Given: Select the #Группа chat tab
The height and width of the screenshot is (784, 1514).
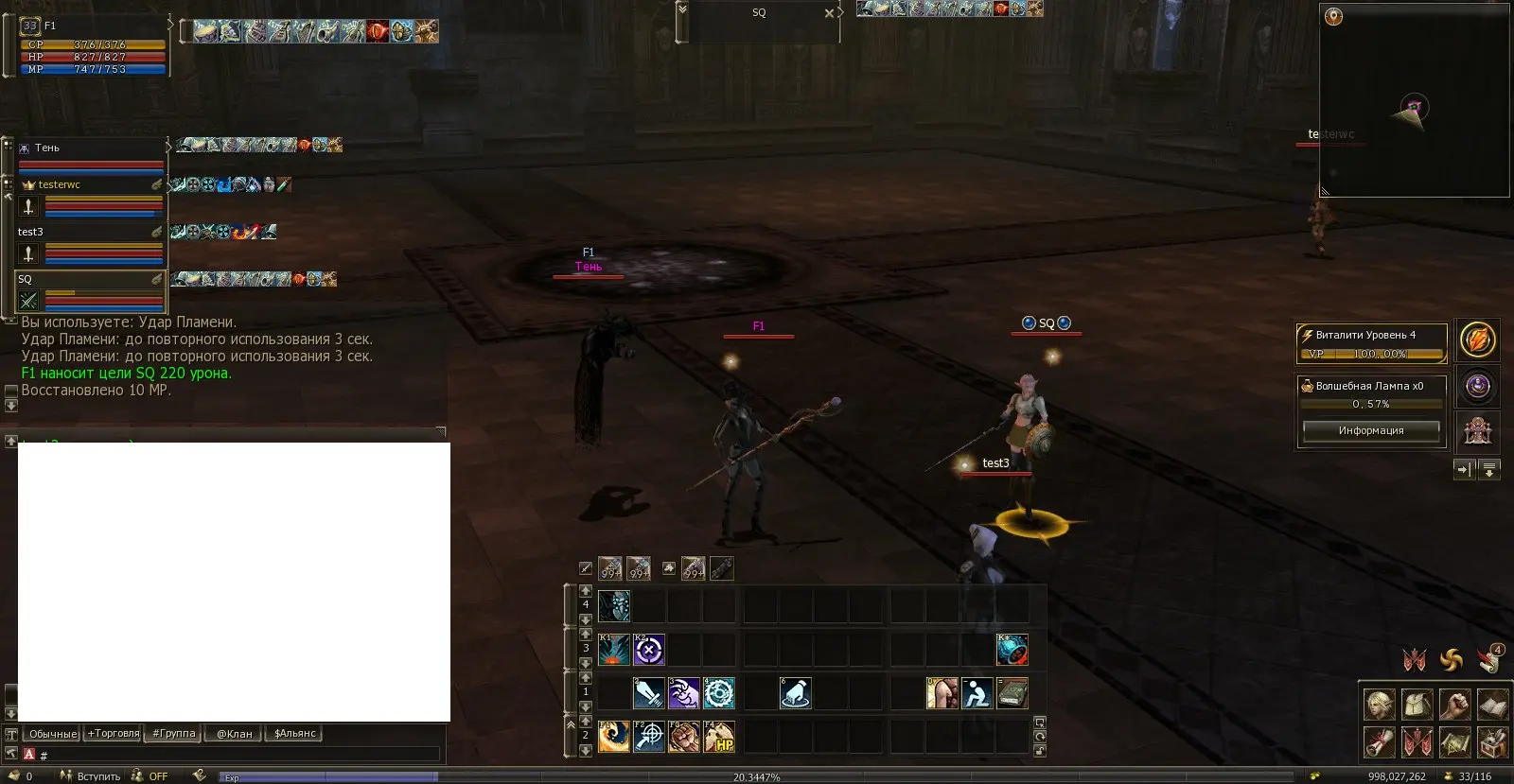Looking at the screenshot, I should [x=174, y=734].
